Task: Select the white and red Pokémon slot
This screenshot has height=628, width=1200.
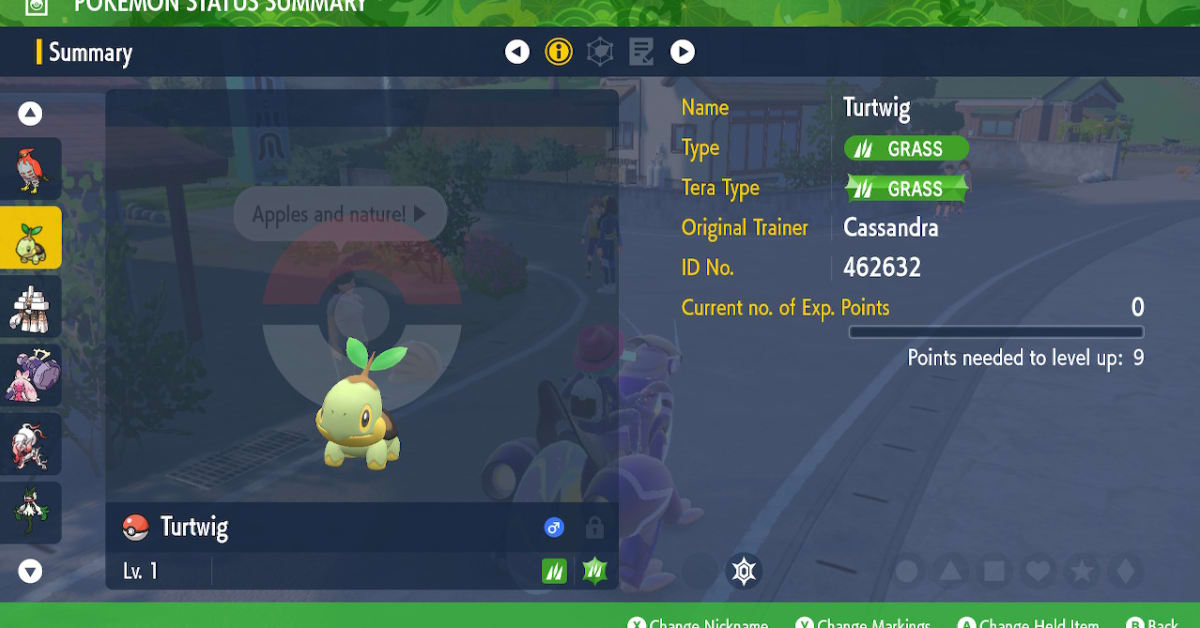Action: [x=30, y=443]
